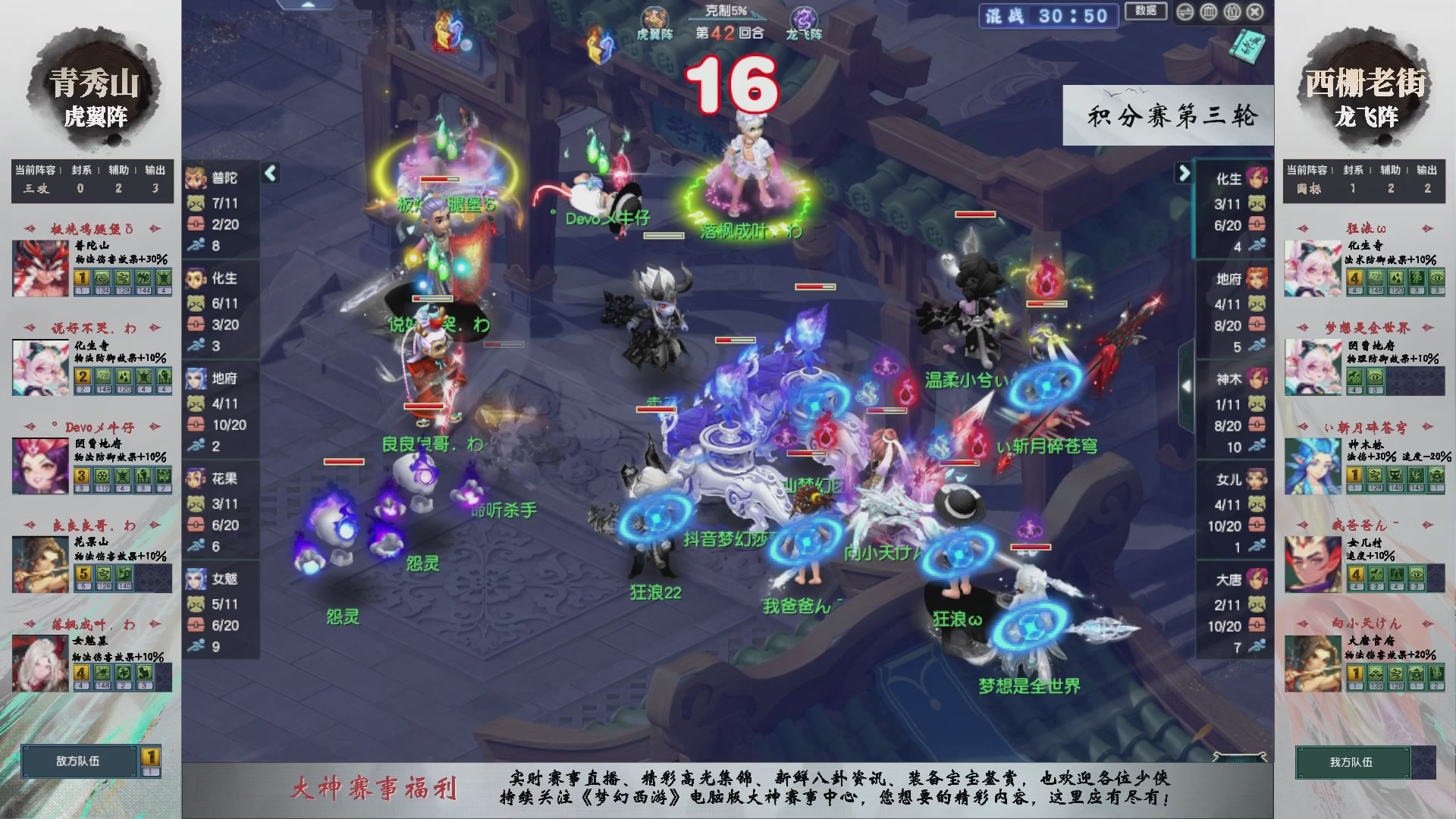Collapse the right team stats panel
Screen dimensions: 1456x819
1184,173
